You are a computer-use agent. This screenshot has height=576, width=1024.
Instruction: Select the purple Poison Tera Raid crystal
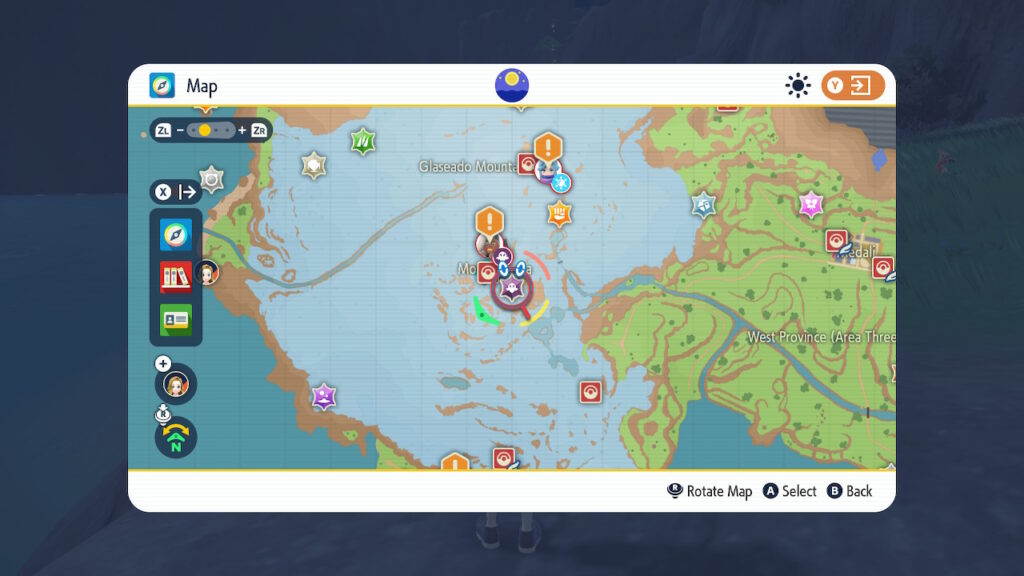(x=323, y=397)
